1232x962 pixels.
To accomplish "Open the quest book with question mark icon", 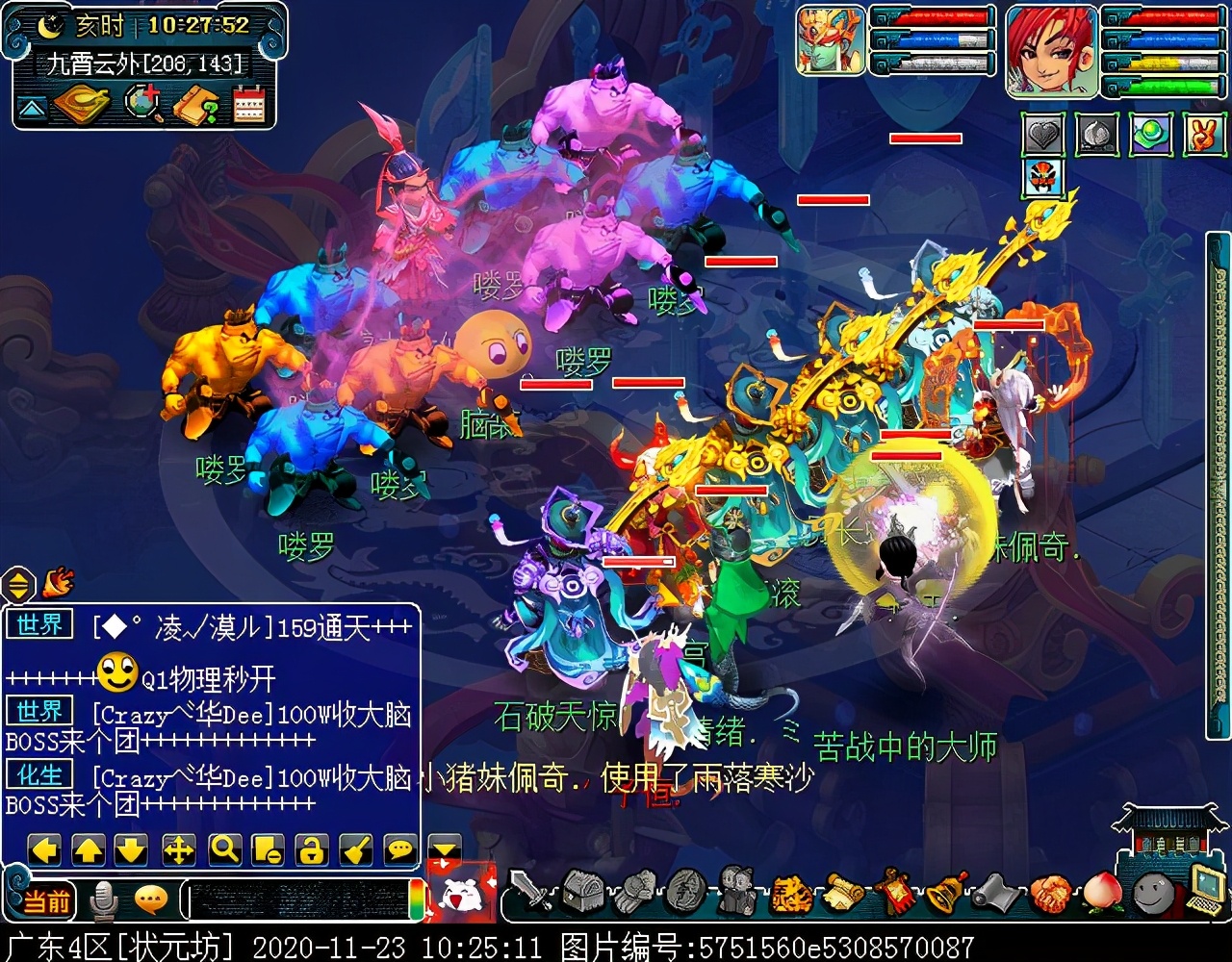I will 195,102.
